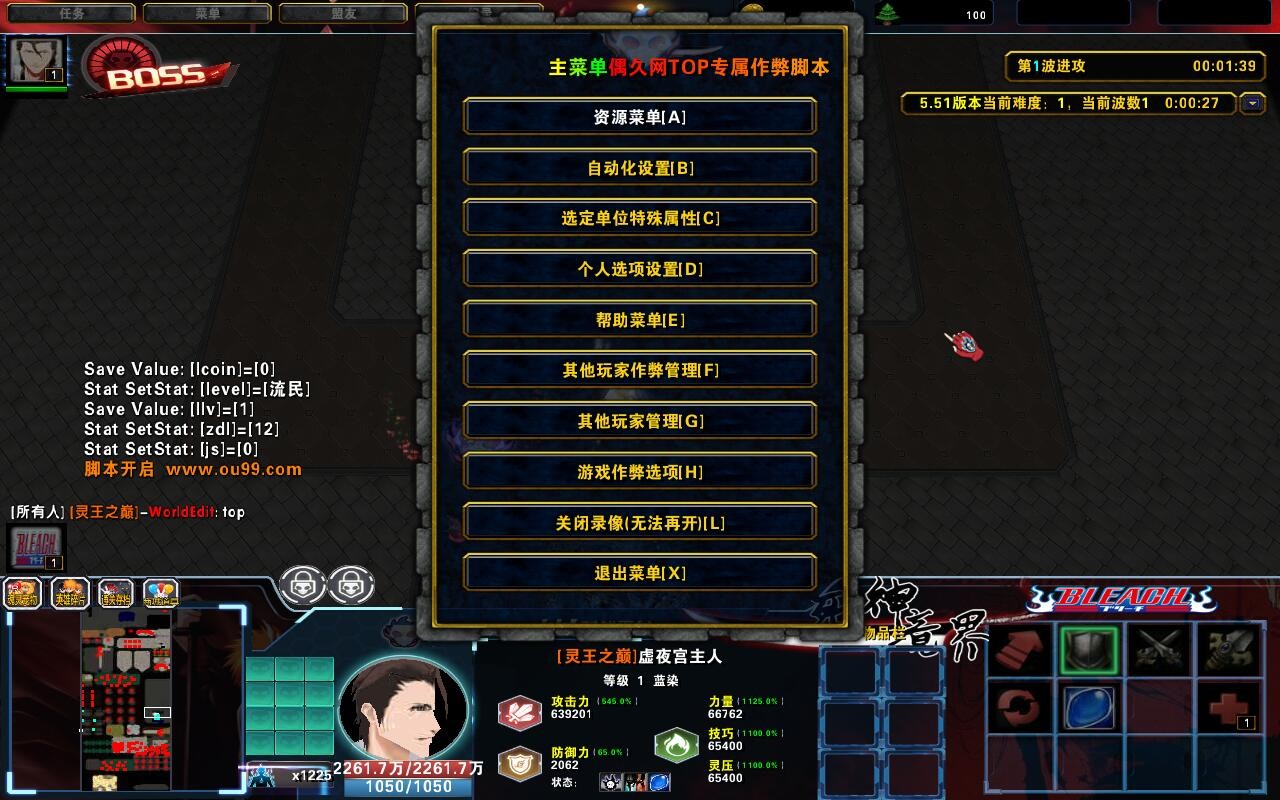1280x800 pixels.
Task: Open the 盟友 allies menu
Action: click(x=343, y=13)
